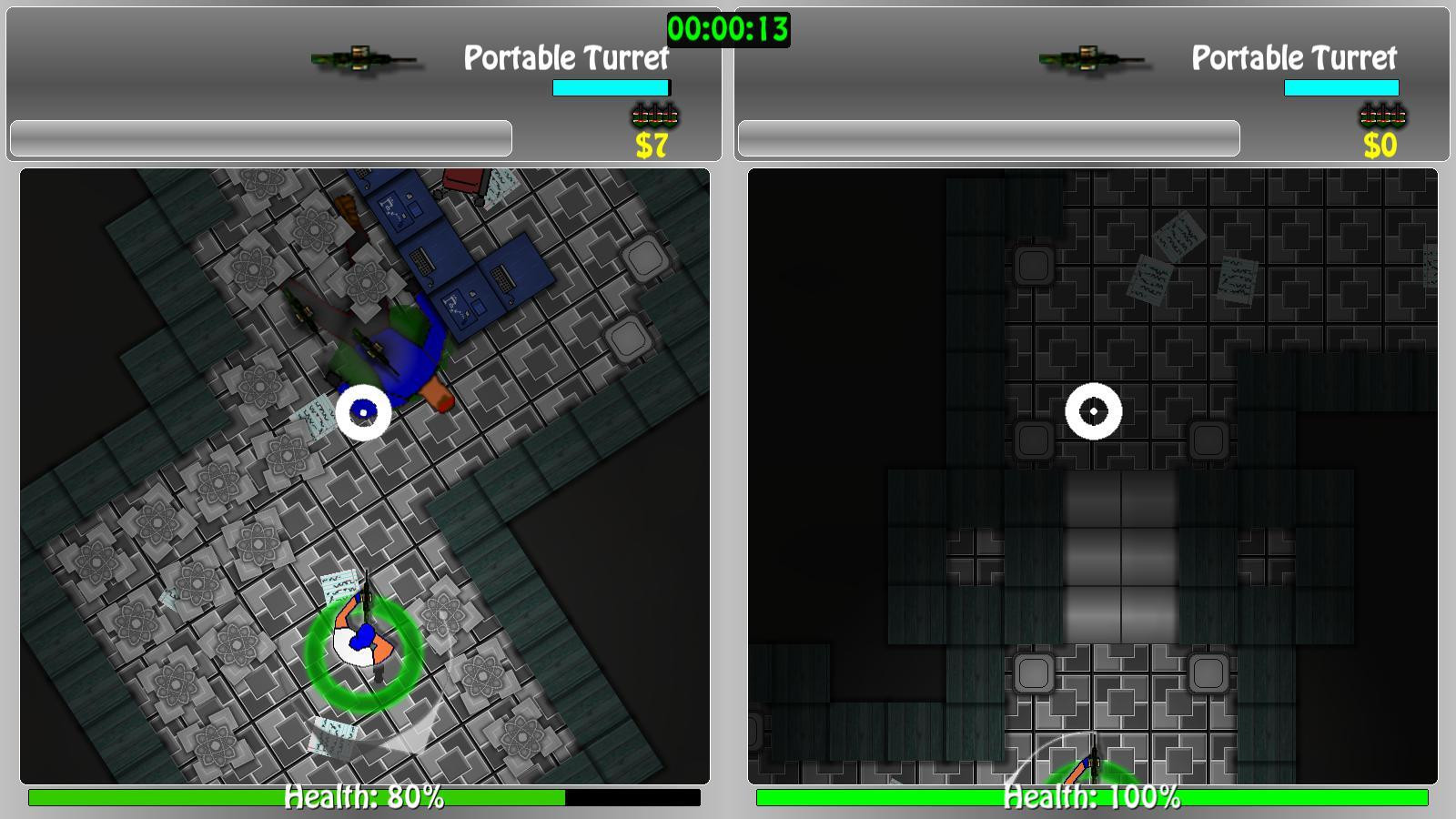The height and width of the screenshot is (819, 1456).
Task: Click the cyan ammo bar under right Portable Turret label
Action: (x=1340, y=86)
